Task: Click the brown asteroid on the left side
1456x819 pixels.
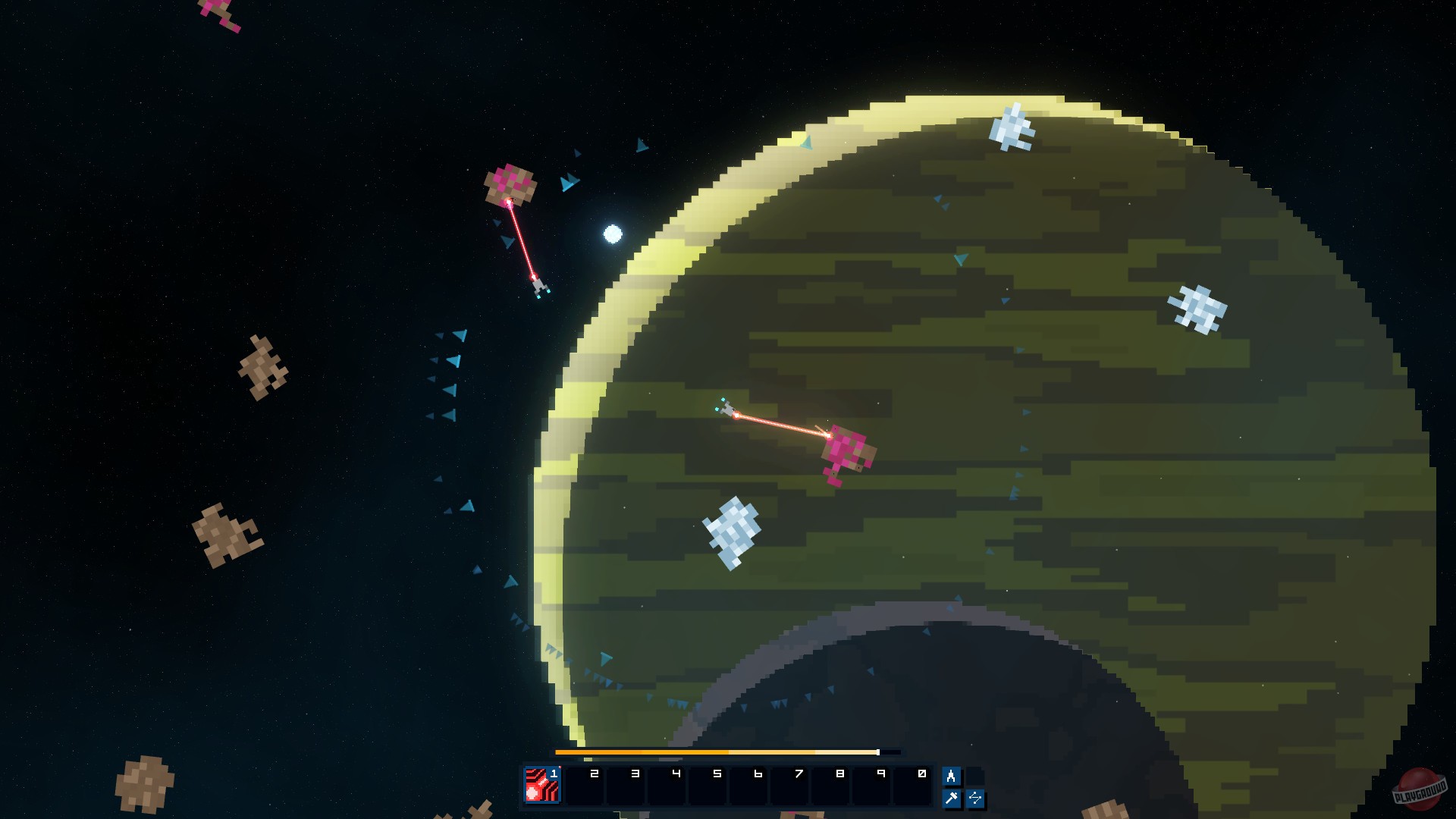Action: 264,364
